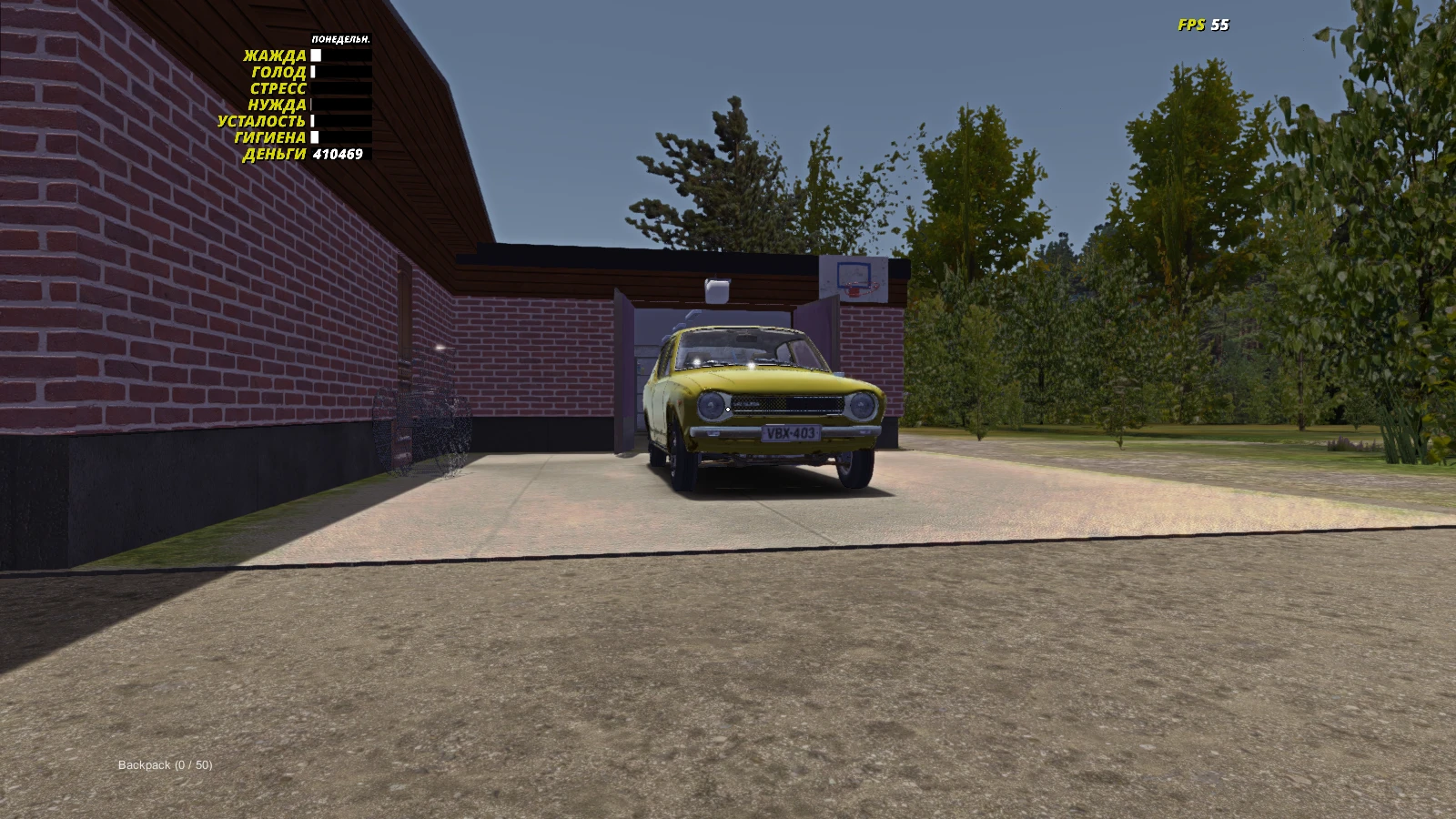Click the lamp above the garage doorway
The height and width of the screenshot is (819, 1456).
pos(716,290)
